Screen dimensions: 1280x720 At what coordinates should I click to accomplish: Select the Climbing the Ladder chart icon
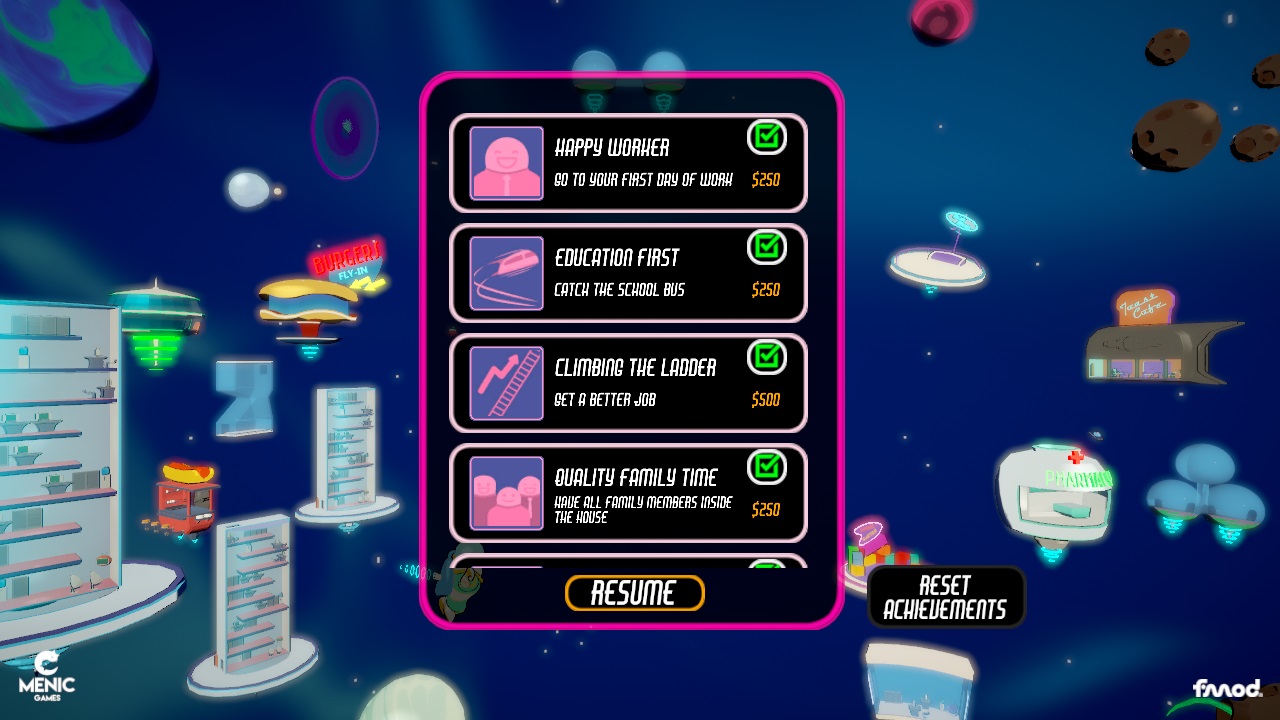coord(505,382)
